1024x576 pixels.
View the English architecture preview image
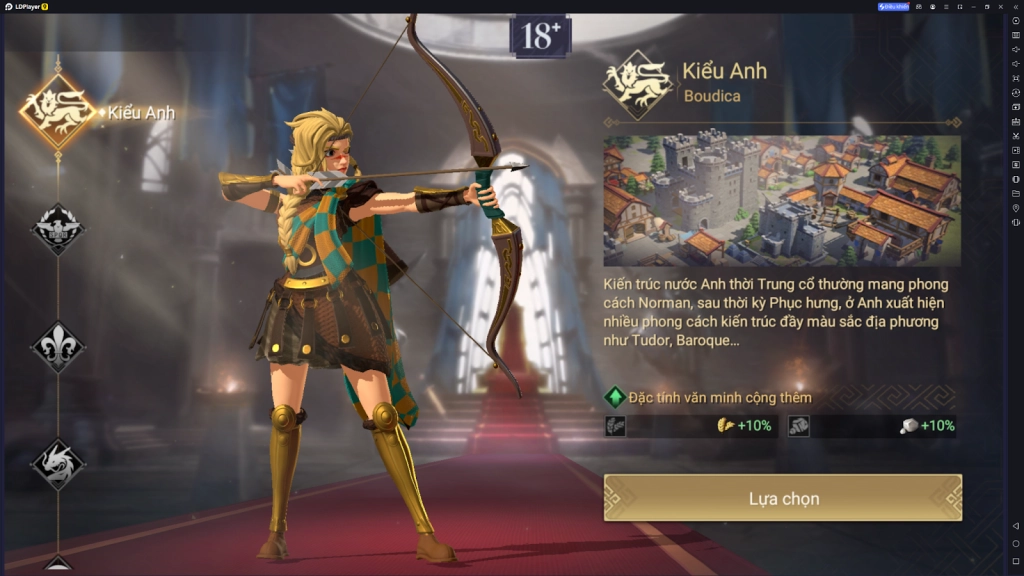pos(782,201)
